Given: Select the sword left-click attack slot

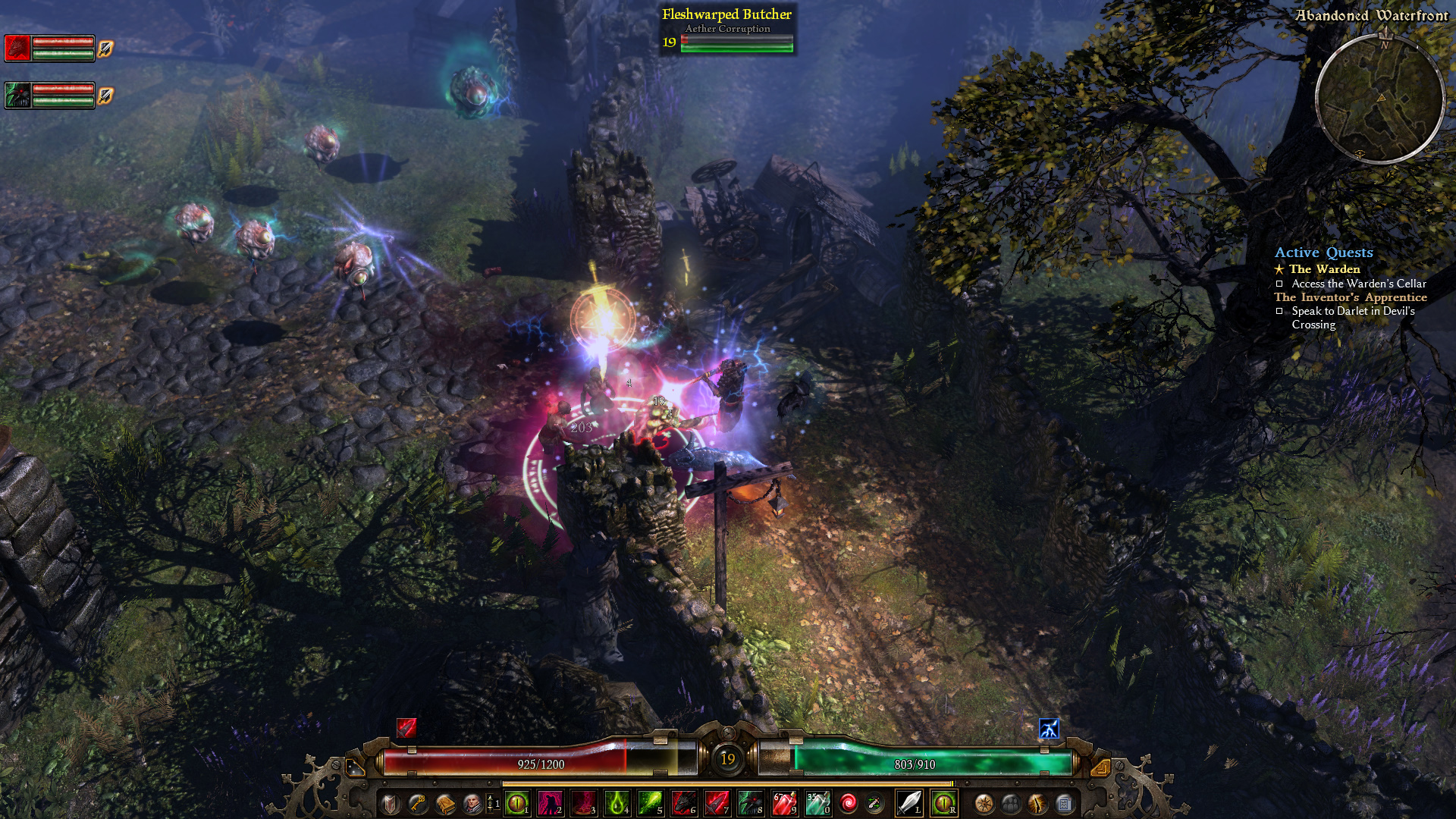Looking at the screenshot, I should [x=908, y=802].
